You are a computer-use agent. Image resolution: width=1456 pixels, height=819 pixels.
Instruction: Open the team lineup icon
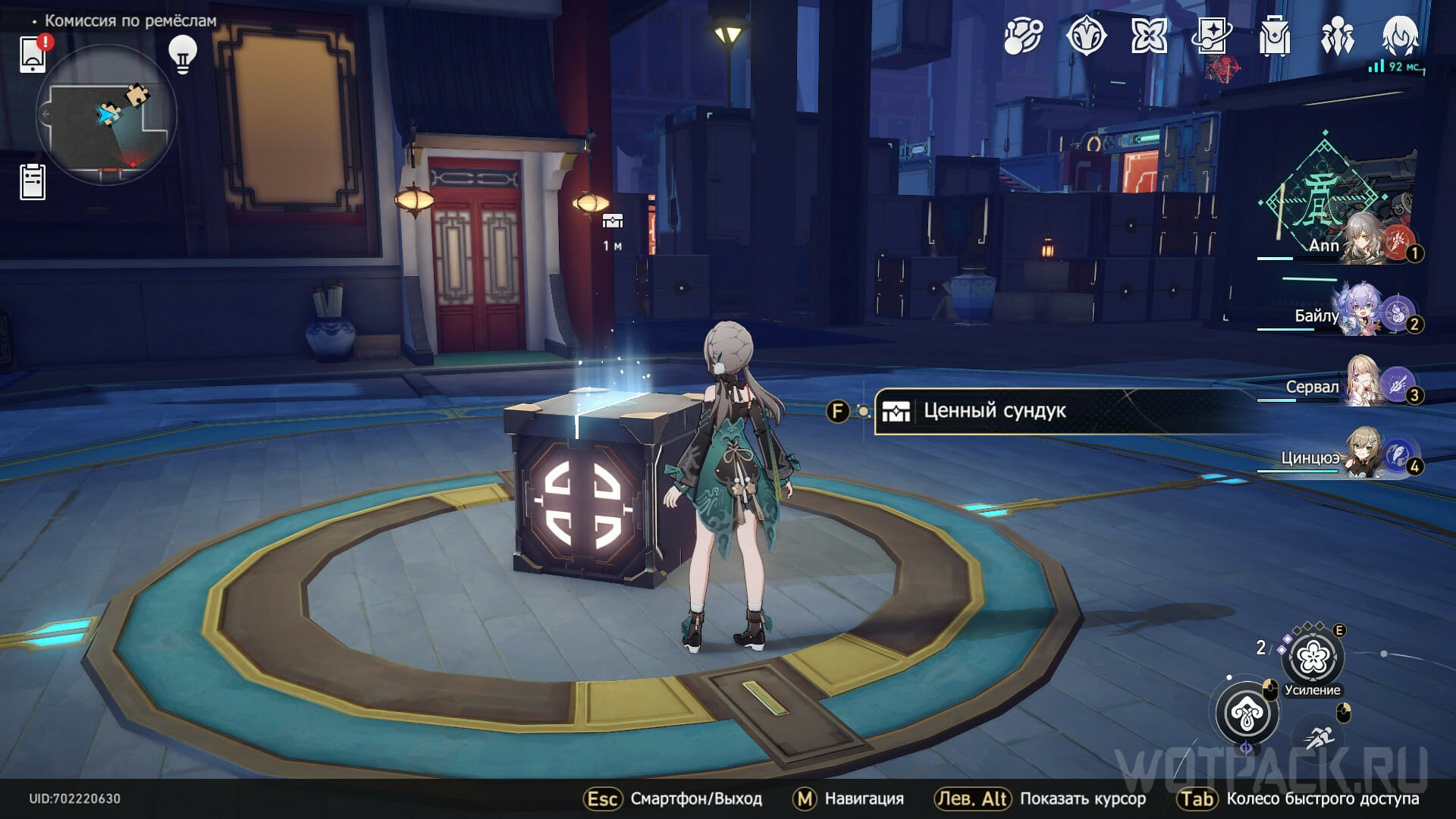(1337, 36)
